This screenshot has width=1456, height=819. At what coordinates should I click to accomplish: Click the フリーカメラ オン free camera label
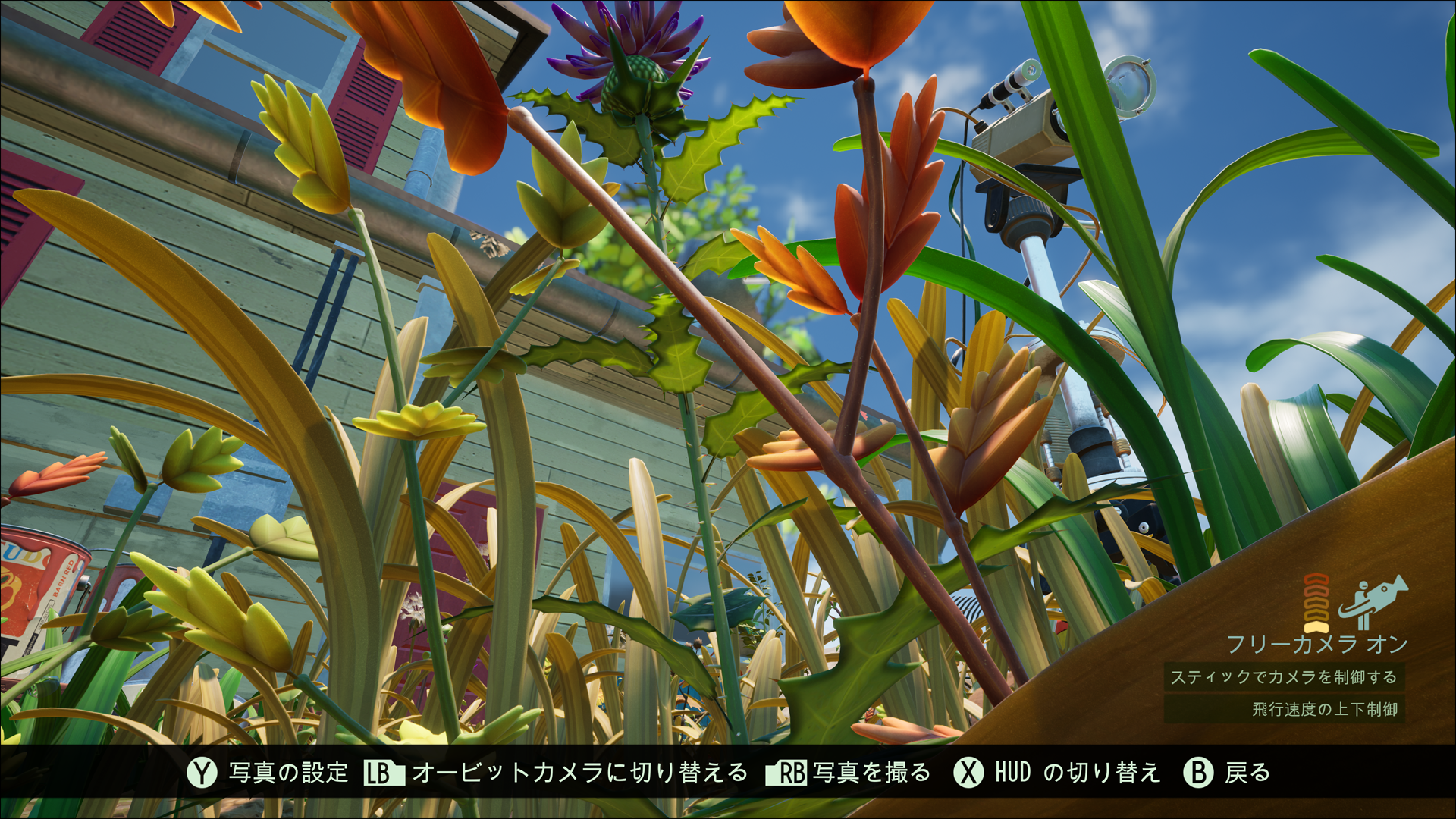click(x=1316, y=645)
